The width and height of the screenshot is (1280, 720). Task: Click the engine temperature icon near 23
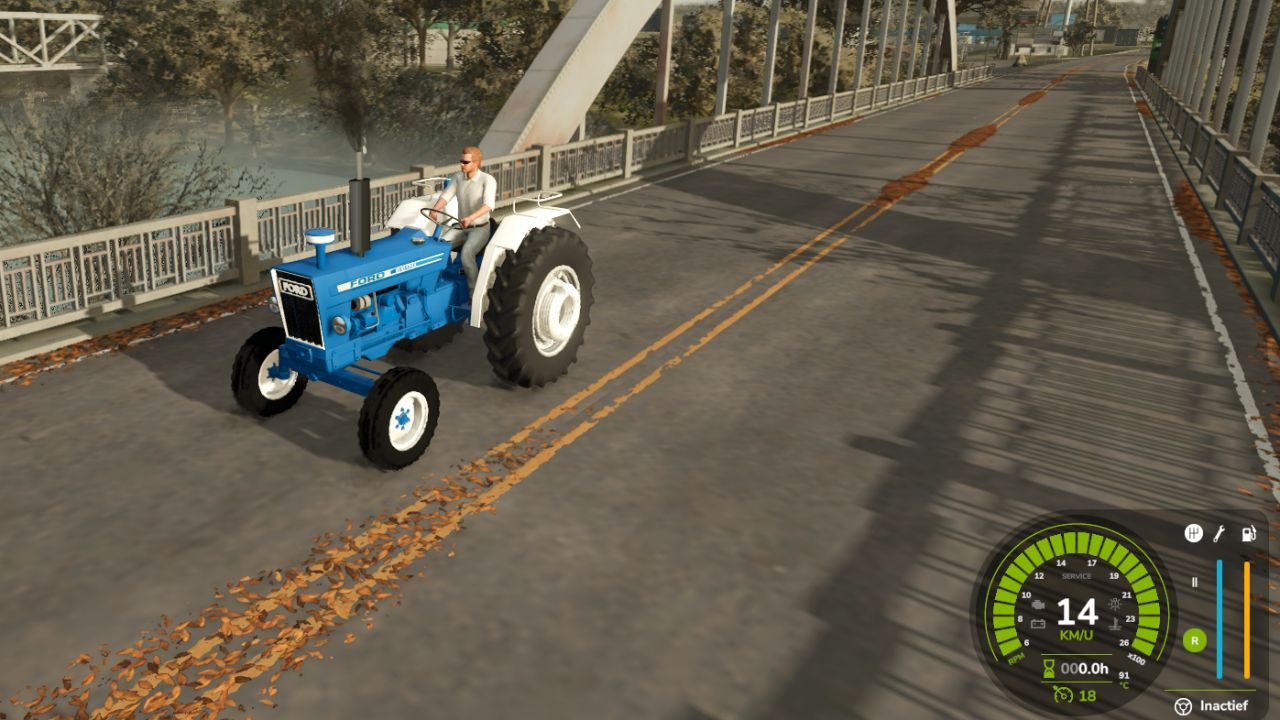click(x=1114, y=625)
